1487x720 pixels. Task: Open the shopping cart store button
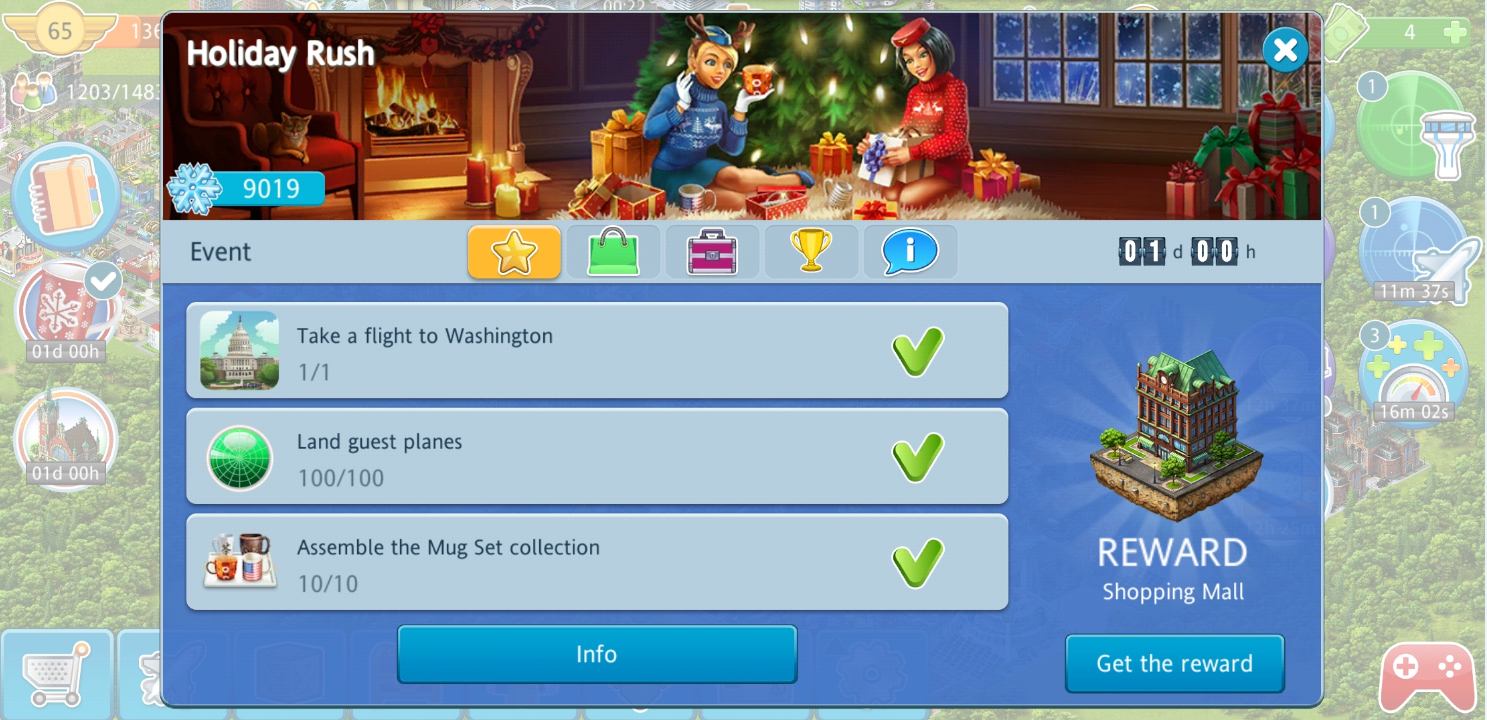tap(57, 674)
